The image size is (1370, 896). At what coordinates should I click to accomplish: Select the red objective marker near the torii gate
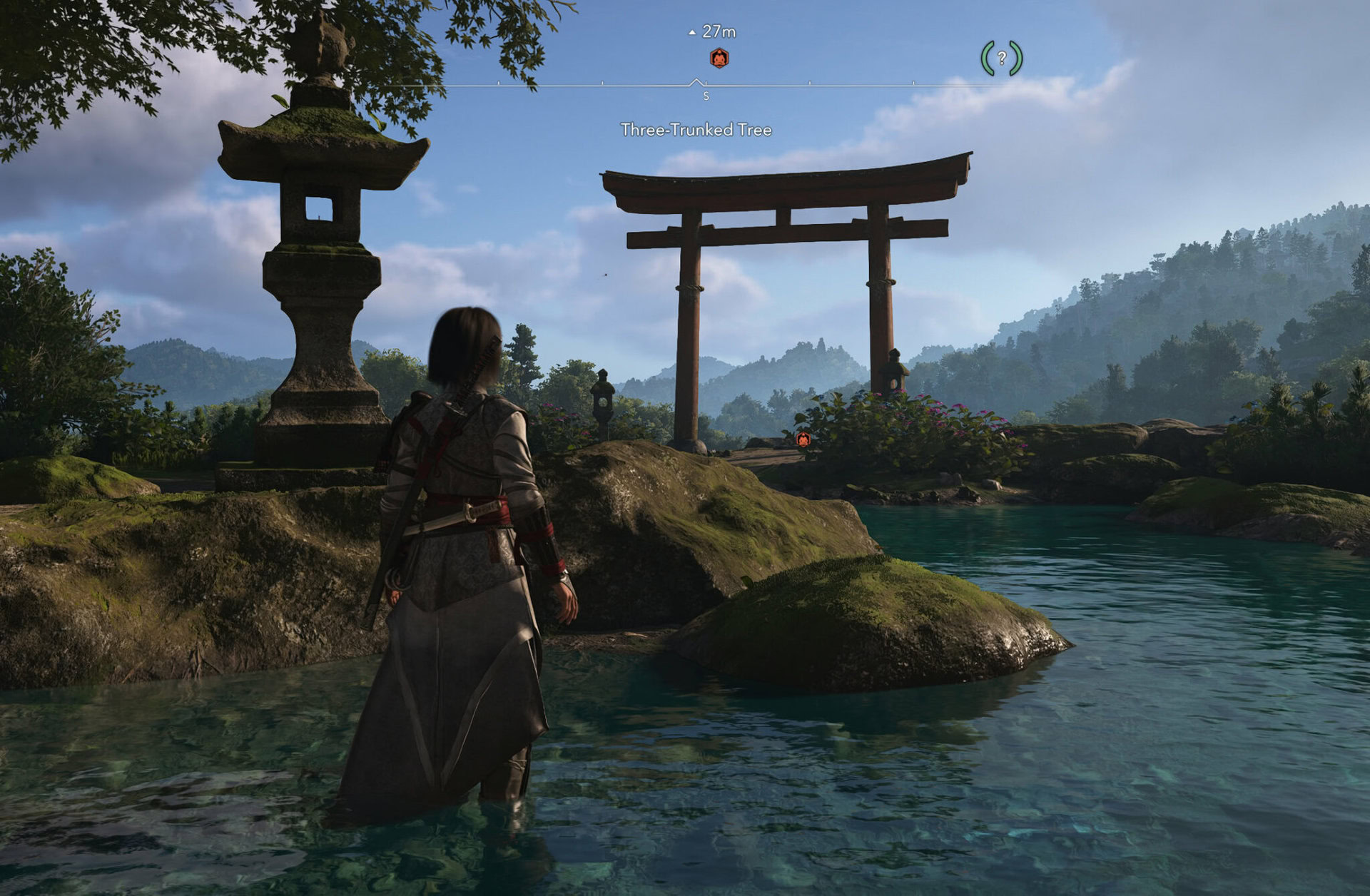pyautogui.click(x=804, y=441)
